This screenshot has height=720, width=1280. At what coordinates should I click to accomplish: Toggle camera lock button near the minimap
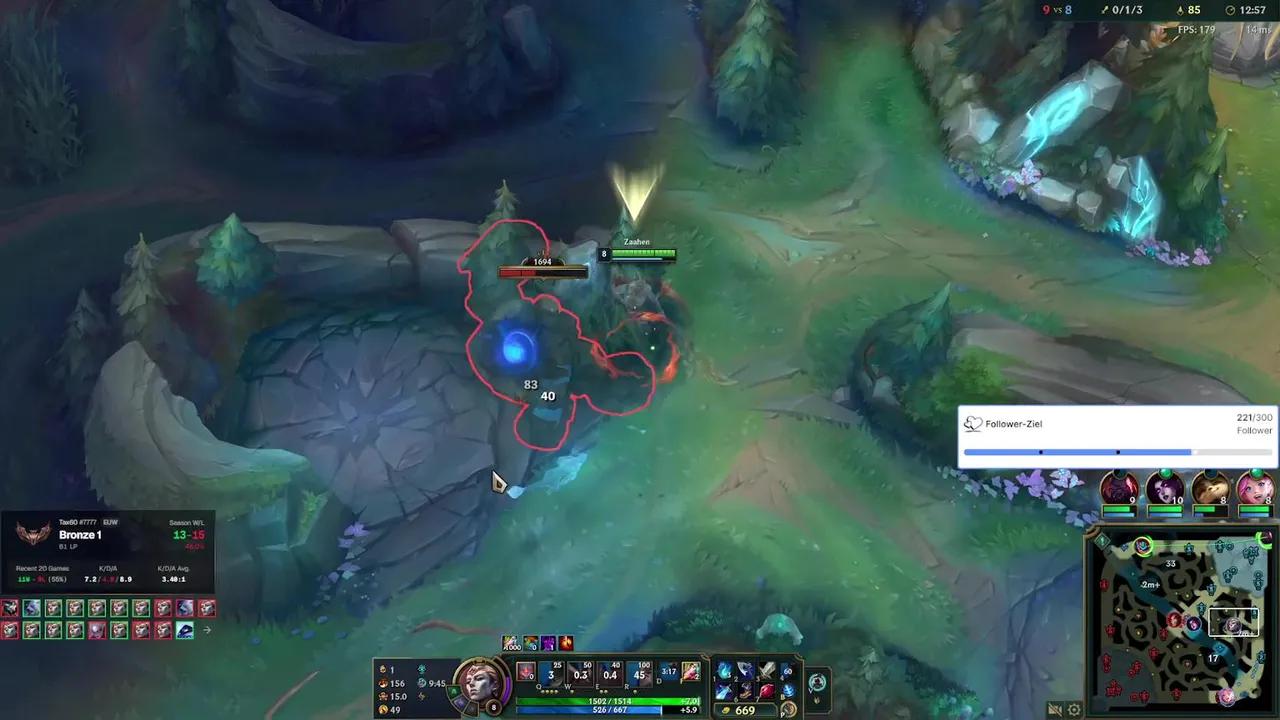click(1073, 709)
